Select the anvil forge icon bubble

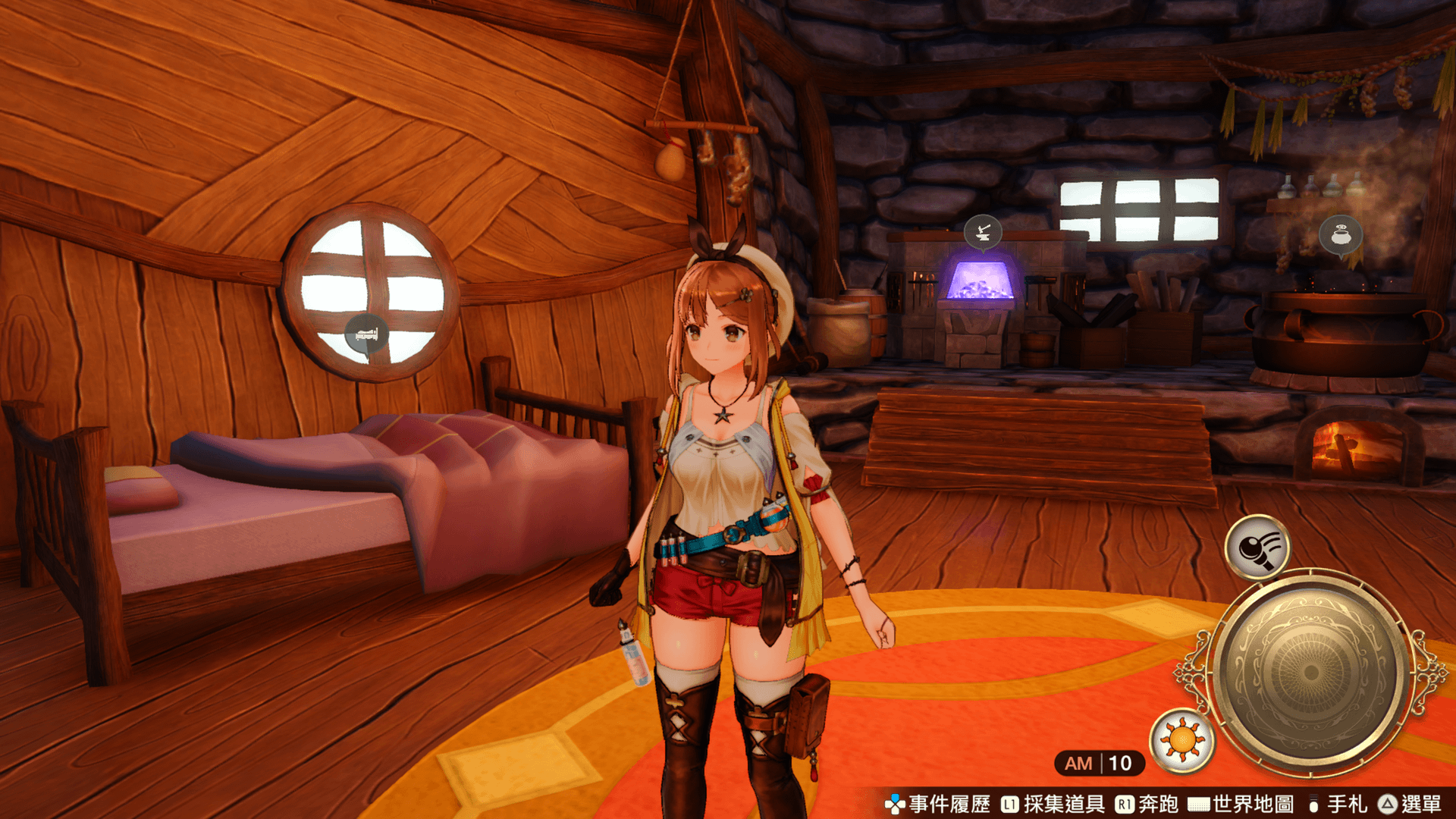tap(983, 231)
